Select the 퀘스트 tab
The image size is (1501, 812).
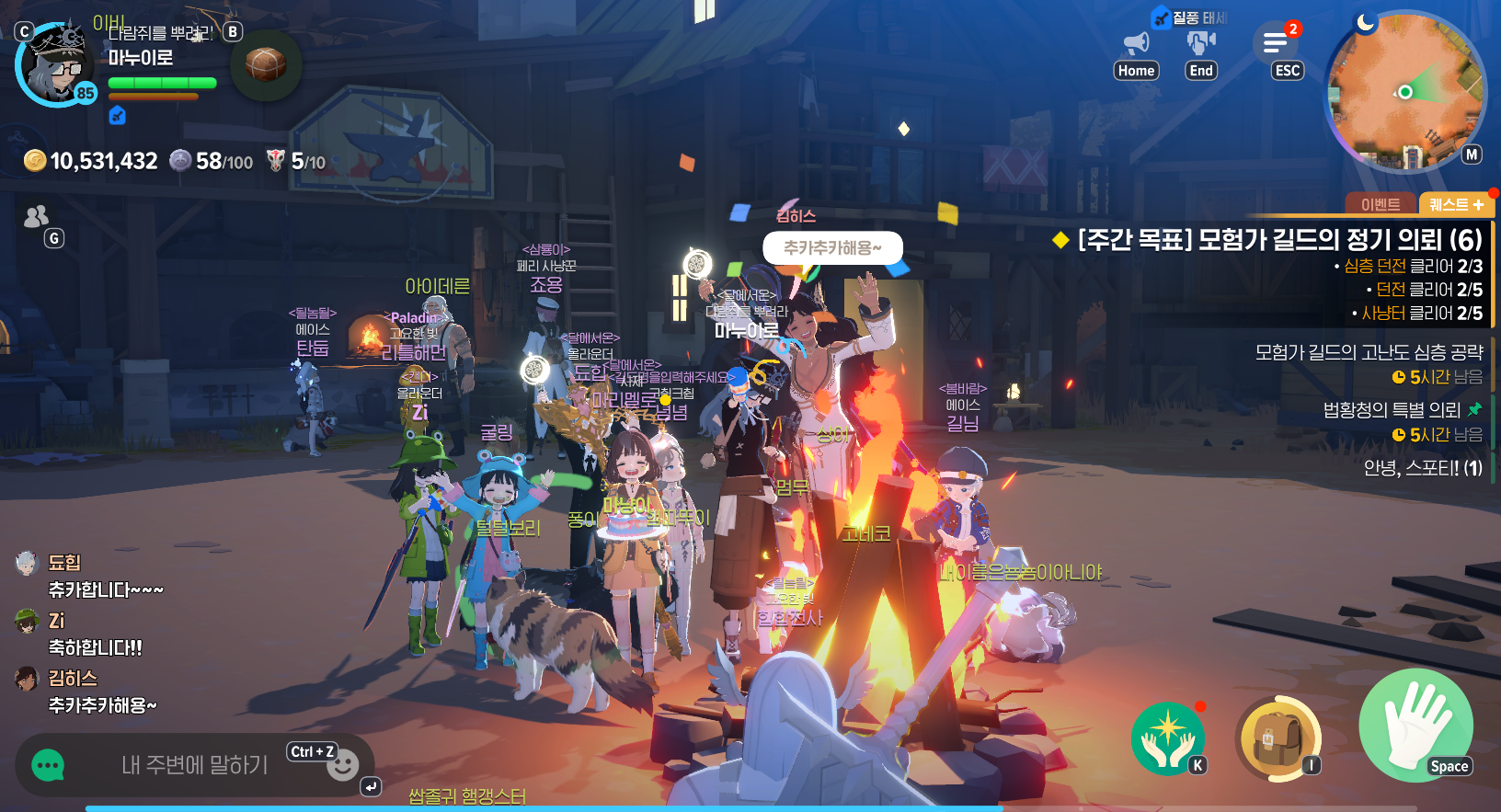click(x=1456, y=204)
